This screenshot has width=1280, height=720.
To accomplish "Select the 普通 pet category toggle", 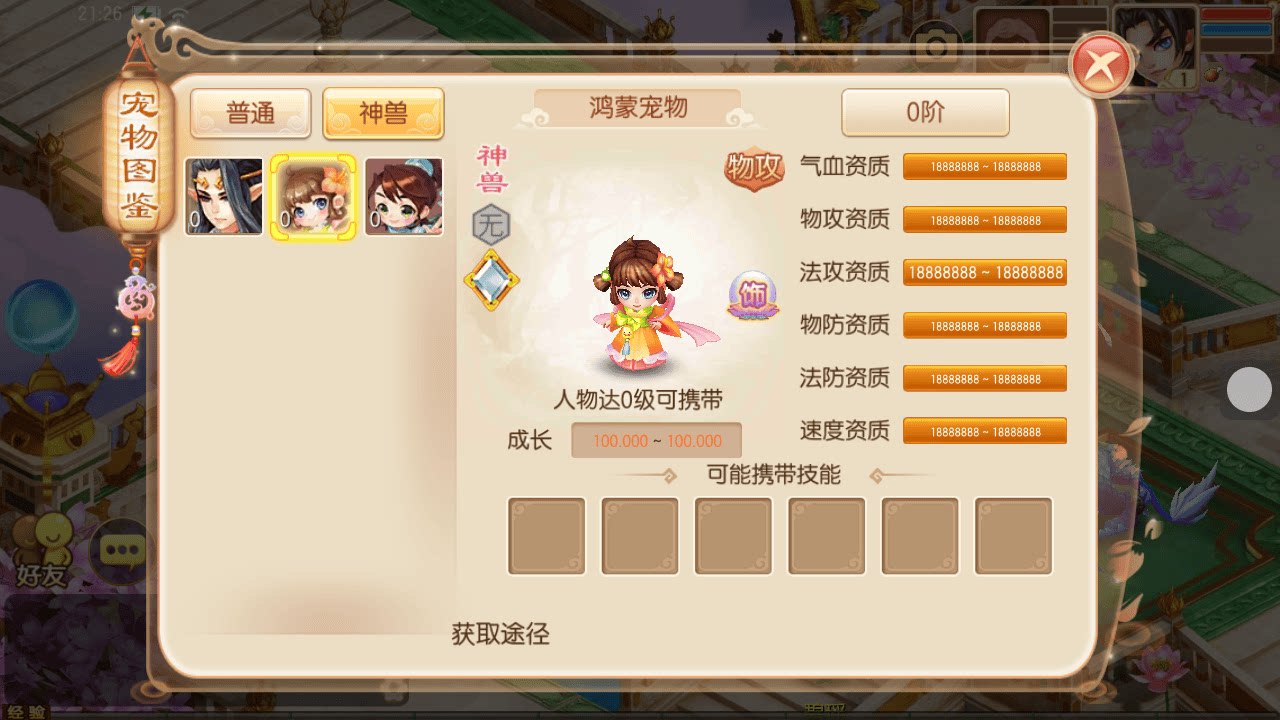I will point(250,113).
